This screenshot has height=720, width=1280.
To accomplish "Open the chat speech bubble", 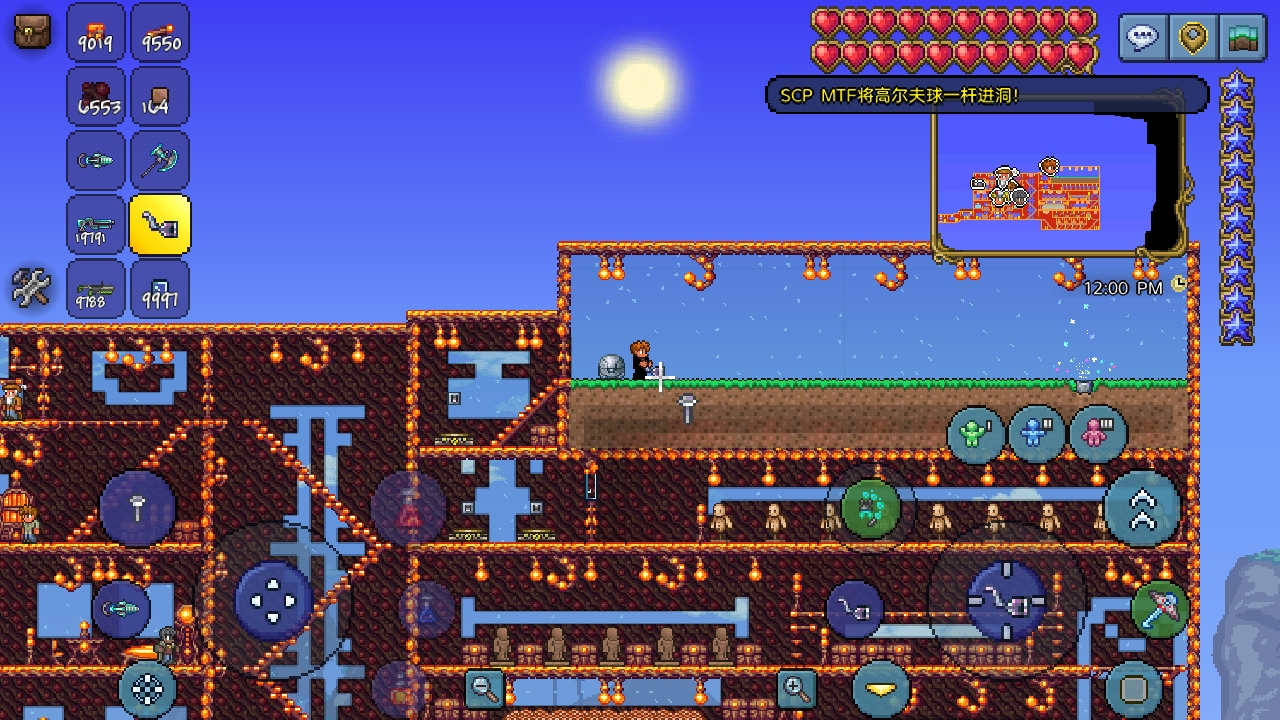I will tap(1141, 38).
